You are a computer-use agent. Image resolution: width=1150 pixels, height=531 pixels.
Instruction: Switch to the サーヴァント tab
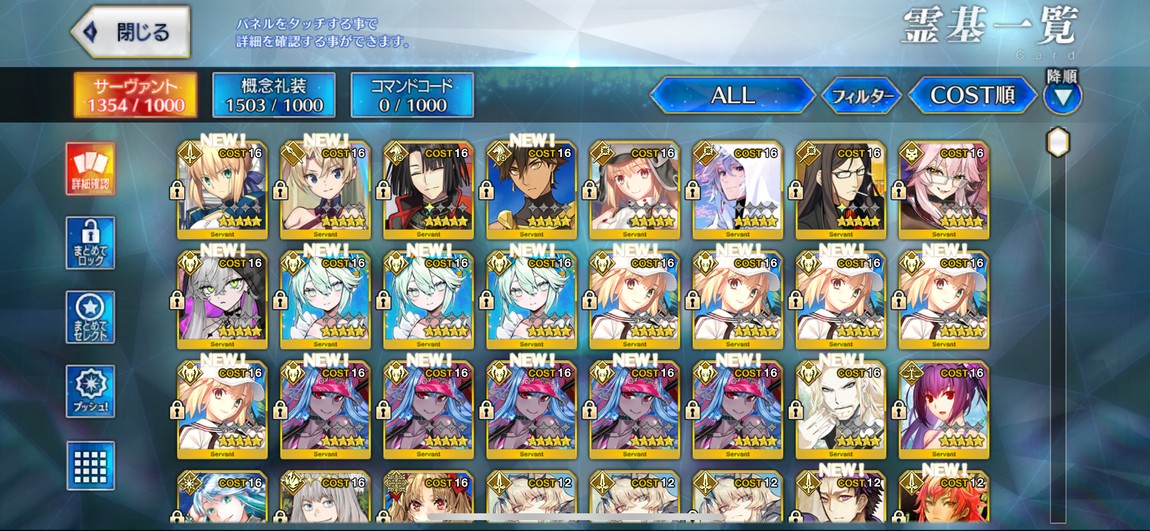135,95
